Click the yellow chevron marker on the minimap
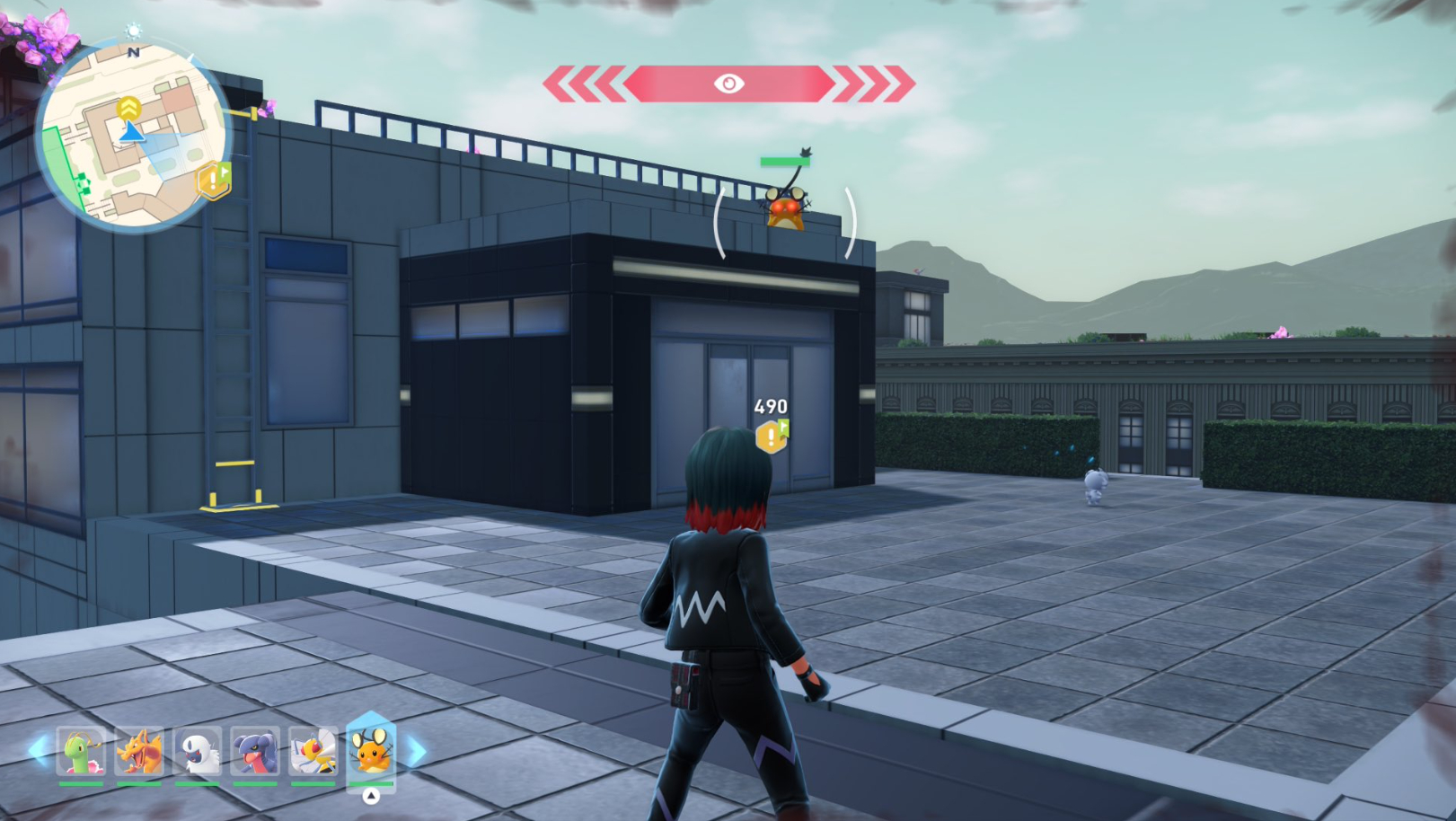The height and width of the screenshot is (821, 1456). tap(129, 109)
